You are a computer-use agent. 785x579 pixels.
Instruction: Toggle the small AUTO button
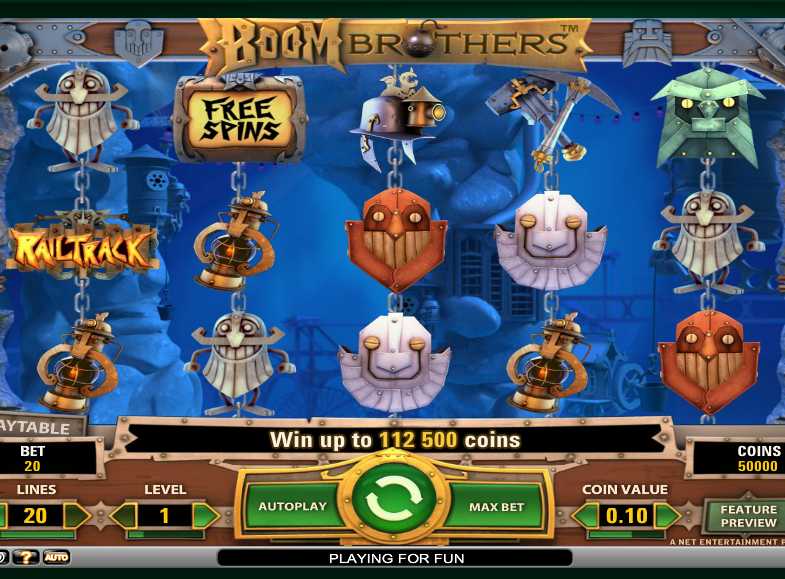(56, 557)
